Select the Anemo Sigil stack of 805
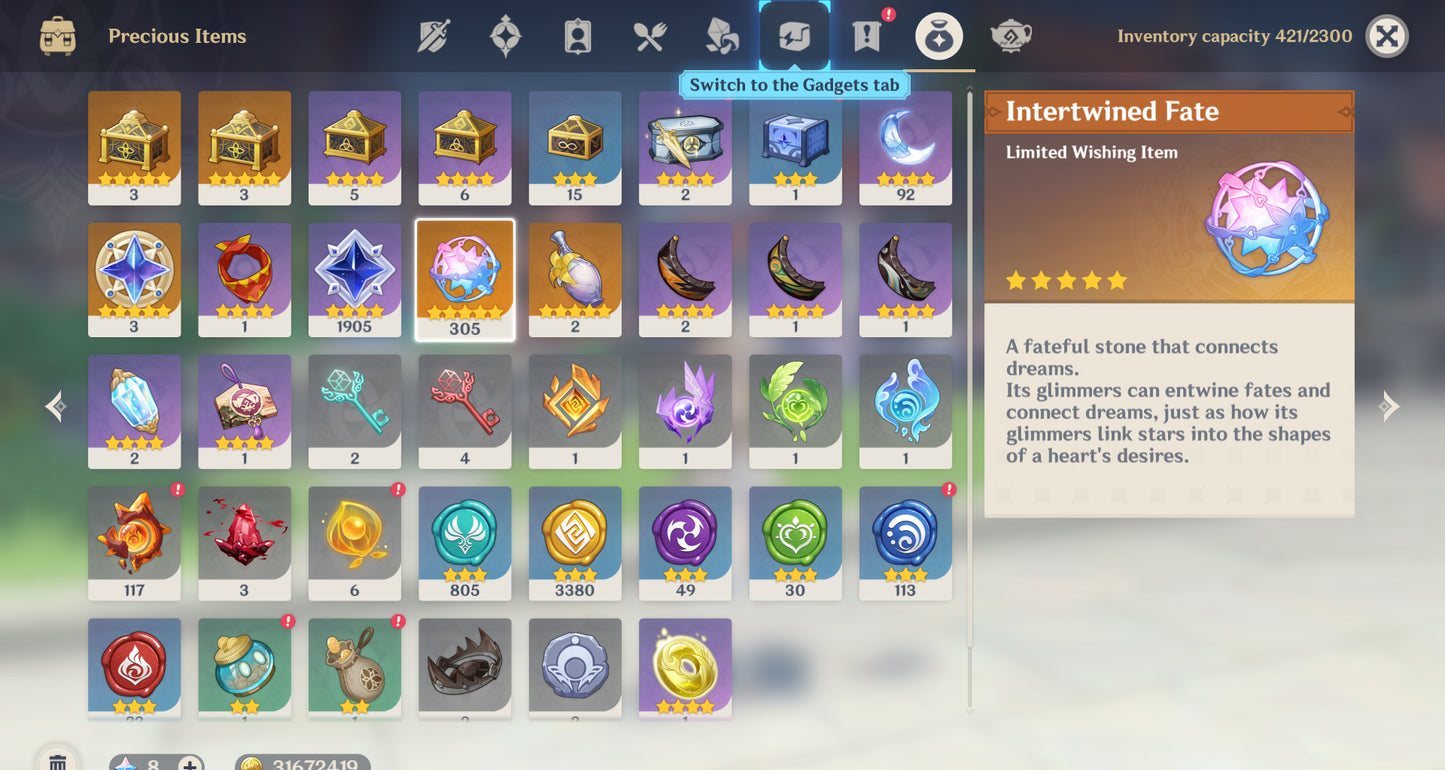This screenshot has height=770, width=1445. click(x=464, y=543)
